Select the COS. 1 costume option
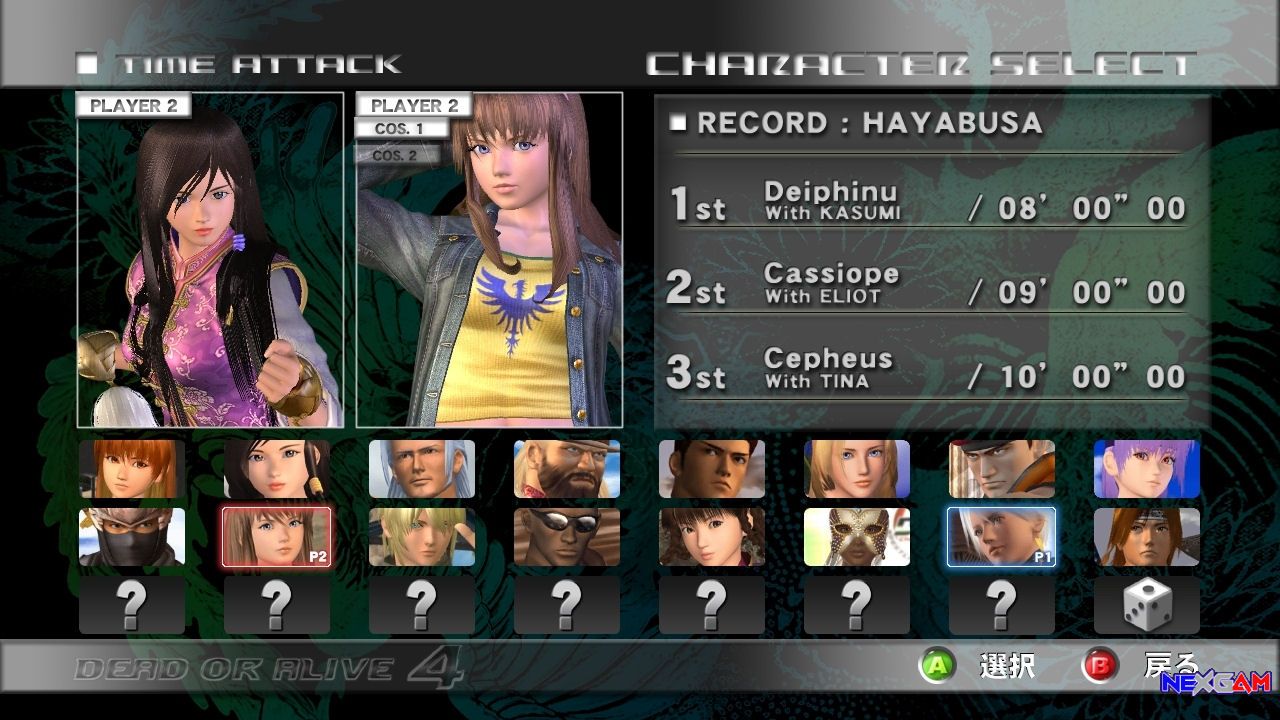The height and width of the screenshot is (720, 1280). (x=400, y=129)
